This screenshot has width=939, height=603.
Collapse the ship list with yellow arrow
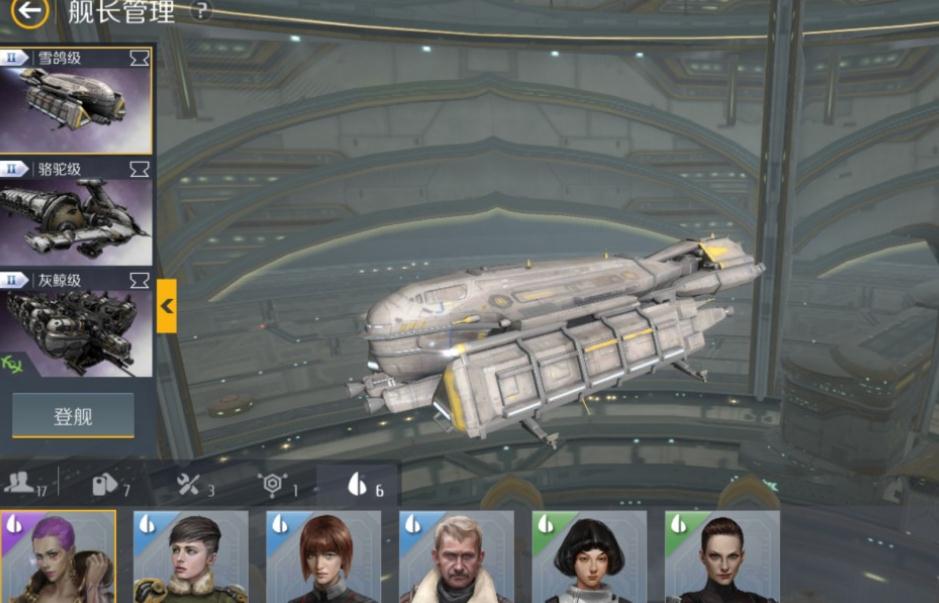tap(167, 306)
